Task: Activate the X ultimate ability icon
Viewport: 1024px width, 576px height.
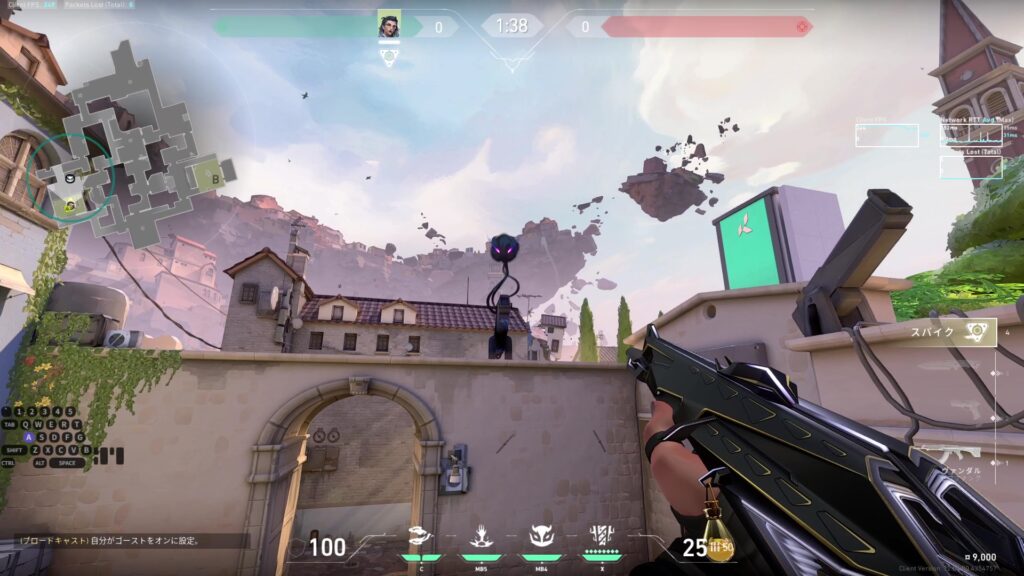Action: 602,538
